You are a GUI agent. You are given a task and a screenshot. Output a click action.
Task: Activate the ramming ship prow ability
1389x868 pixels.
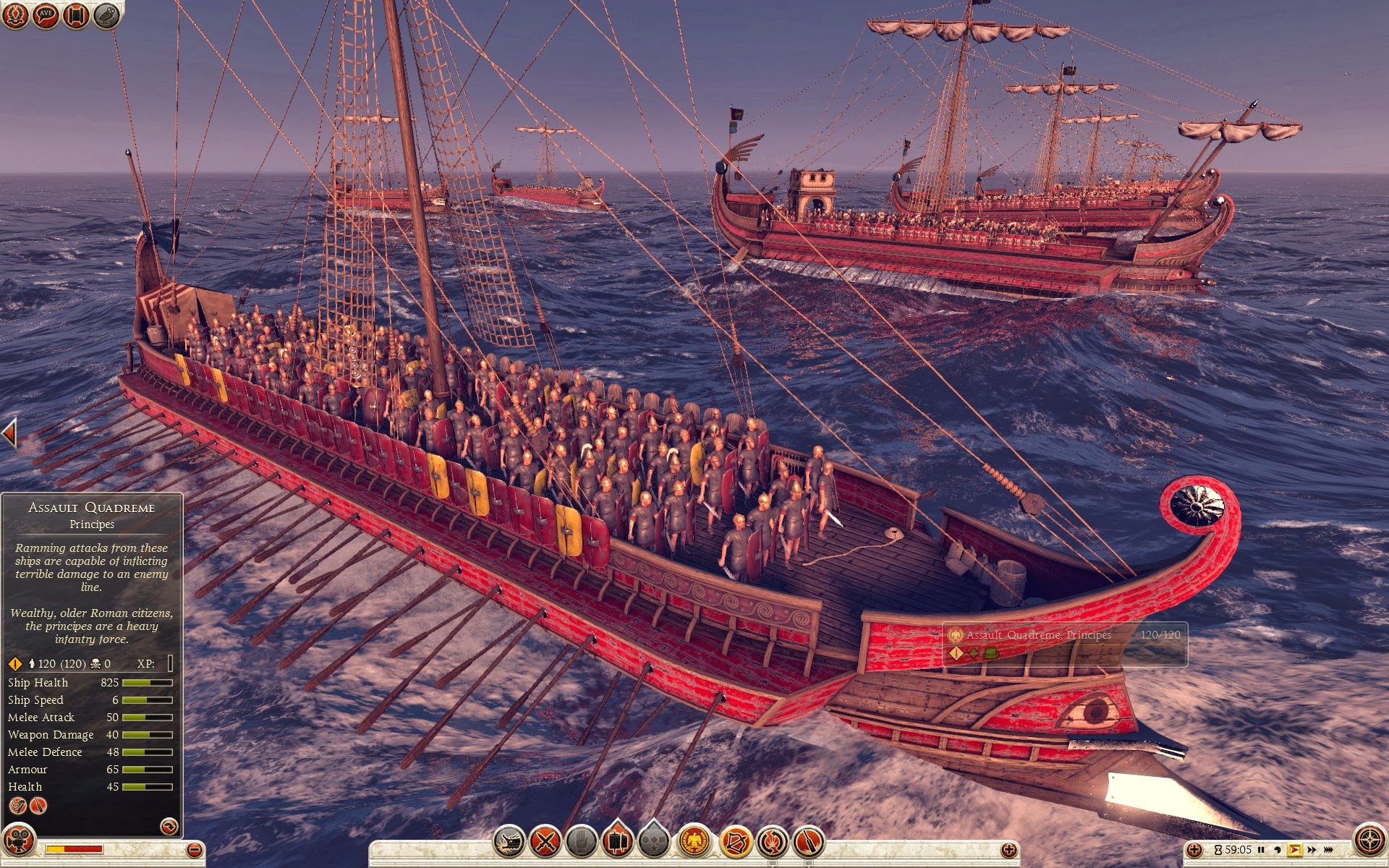click(509, 841)
